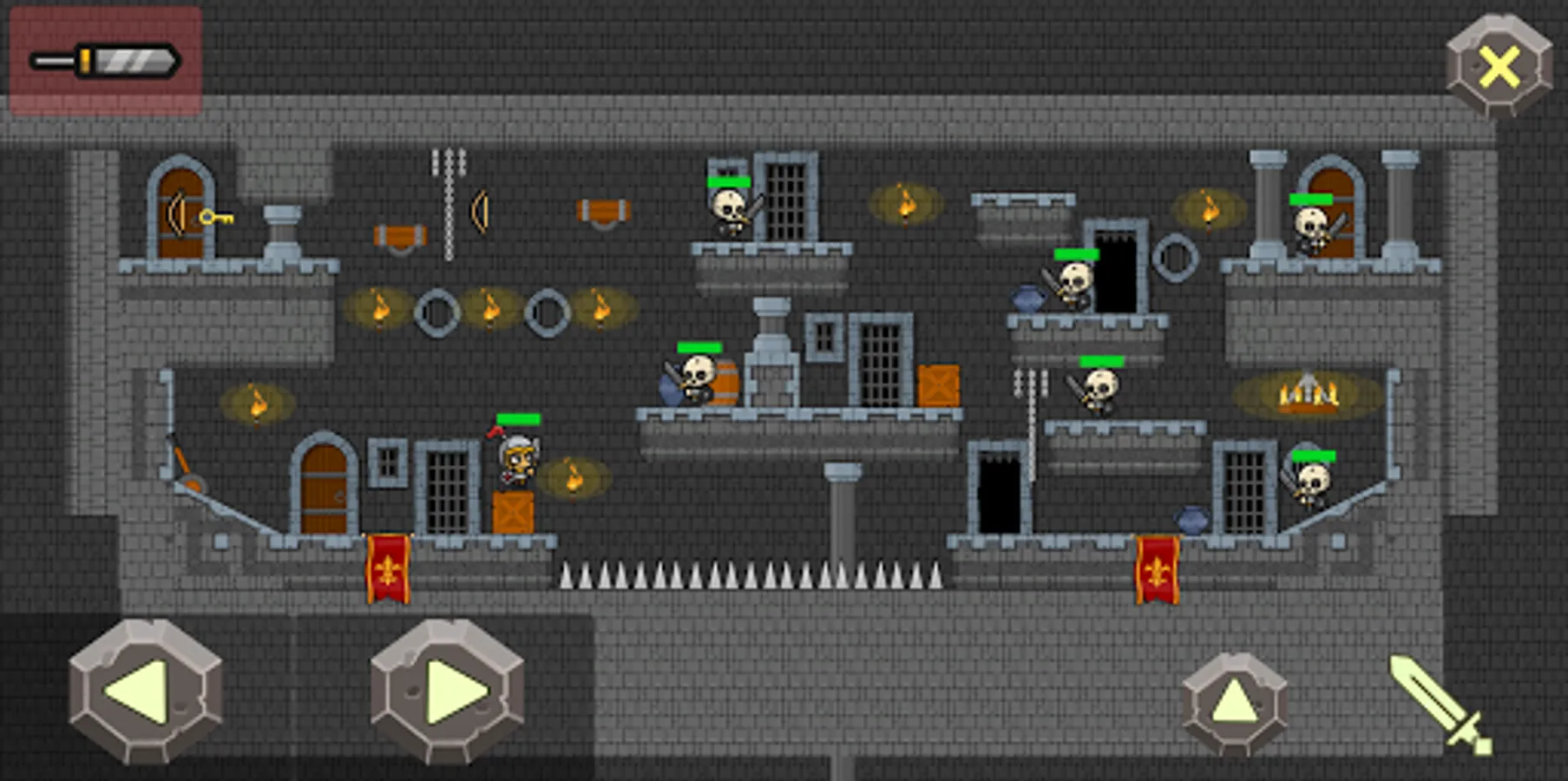The width and height of the screenshot is (1568, 781).
Task: Select the sword icon in the weapon panel
Action: 104,61
